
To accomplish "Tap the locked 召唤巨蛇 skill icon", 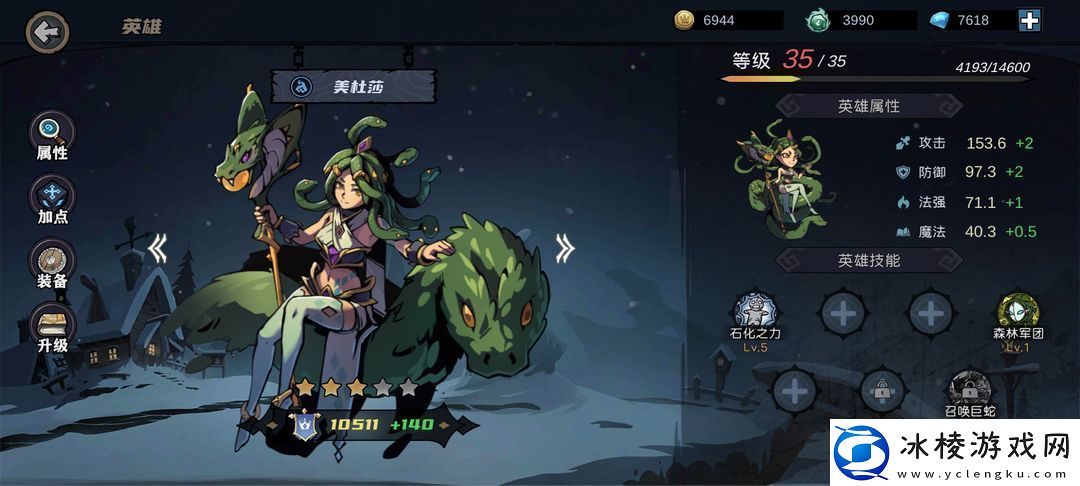I will coord(969,386).
